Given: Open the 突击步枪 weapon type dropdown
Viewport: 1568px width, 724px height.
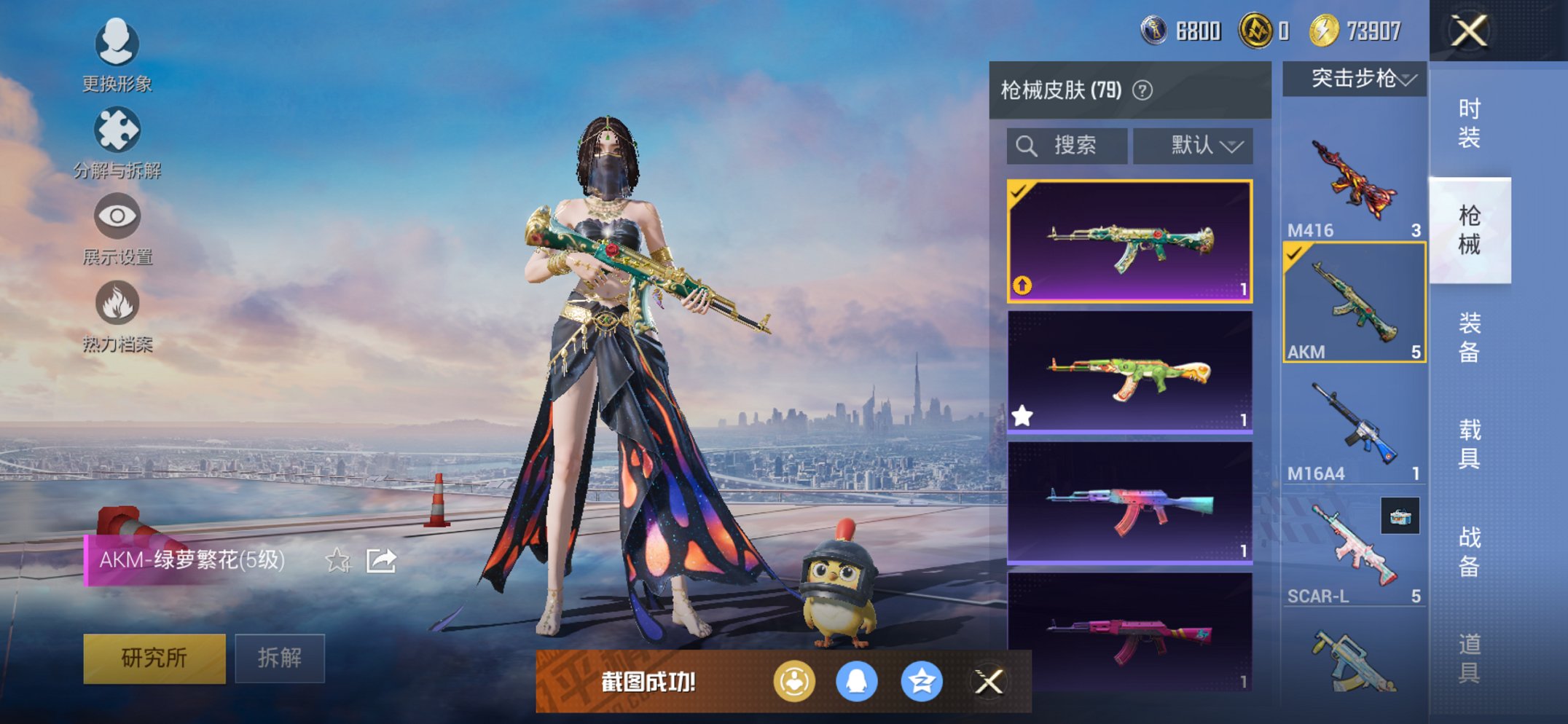Looking at the screenshot, I should click(x=1354, y=79).
